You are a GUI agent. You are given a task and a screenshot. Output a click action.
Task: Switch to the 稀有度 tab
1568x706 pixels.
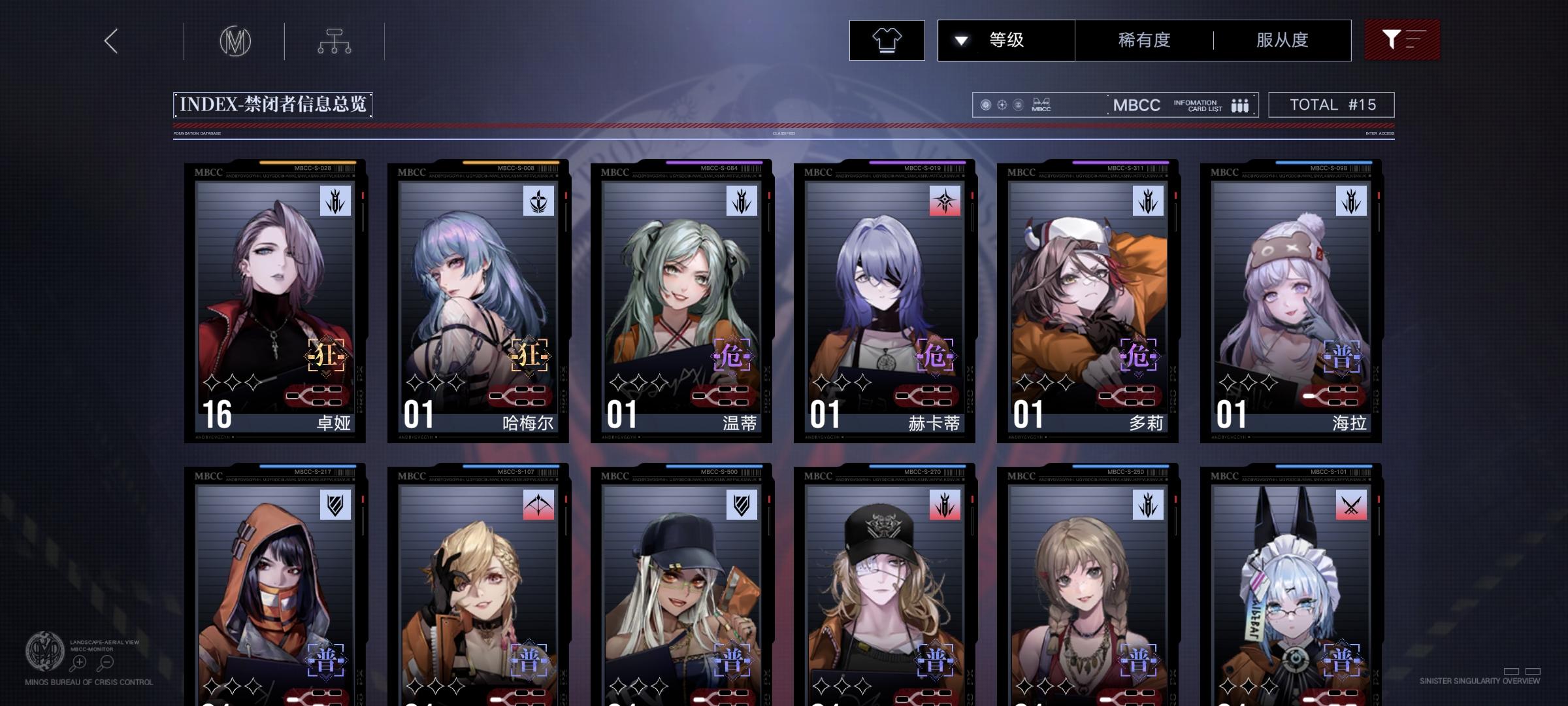tap(1144, 40)
